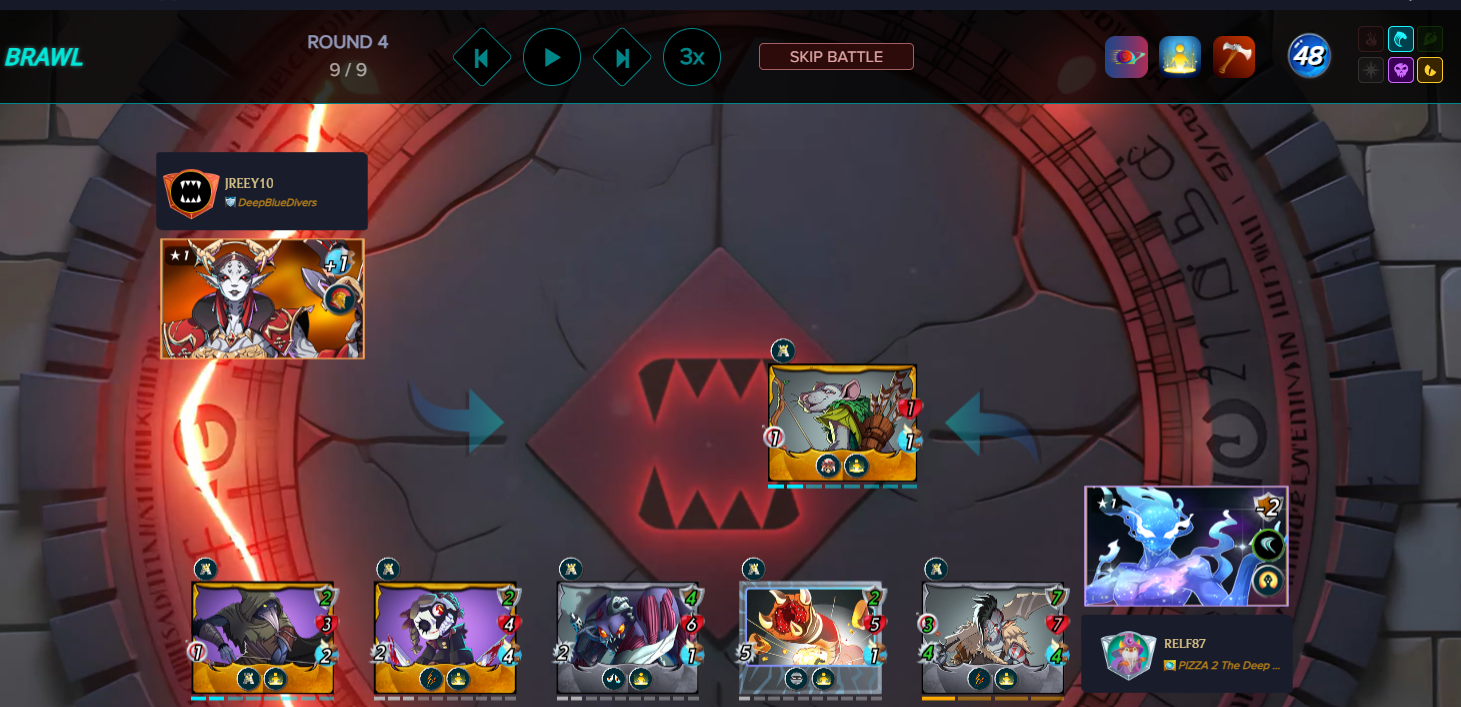
Task: Play the battle replay
Action: tap(552, 57)
